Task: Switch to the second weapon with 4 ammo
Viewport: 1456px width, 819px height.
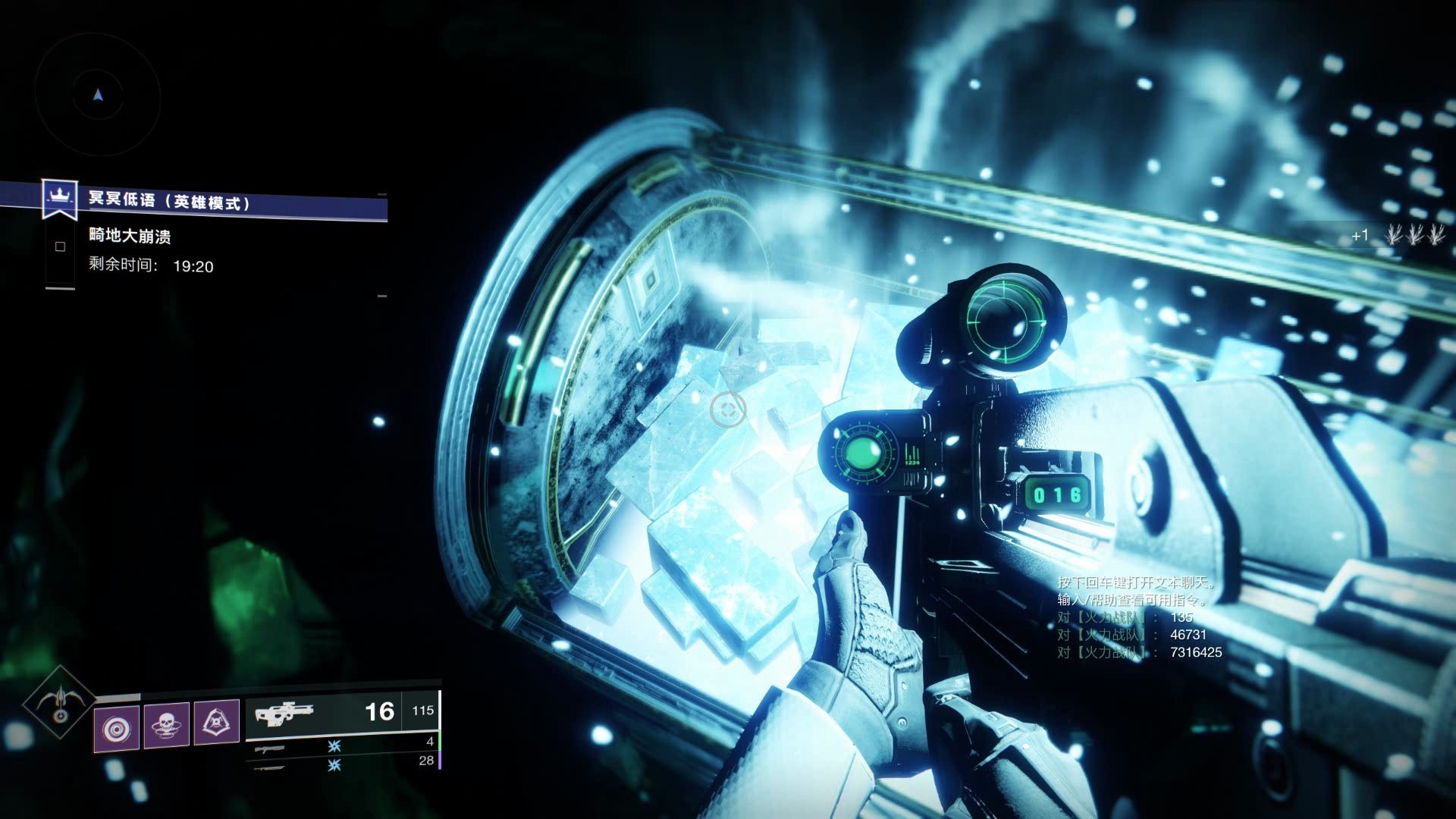Action: pos(343,744)
